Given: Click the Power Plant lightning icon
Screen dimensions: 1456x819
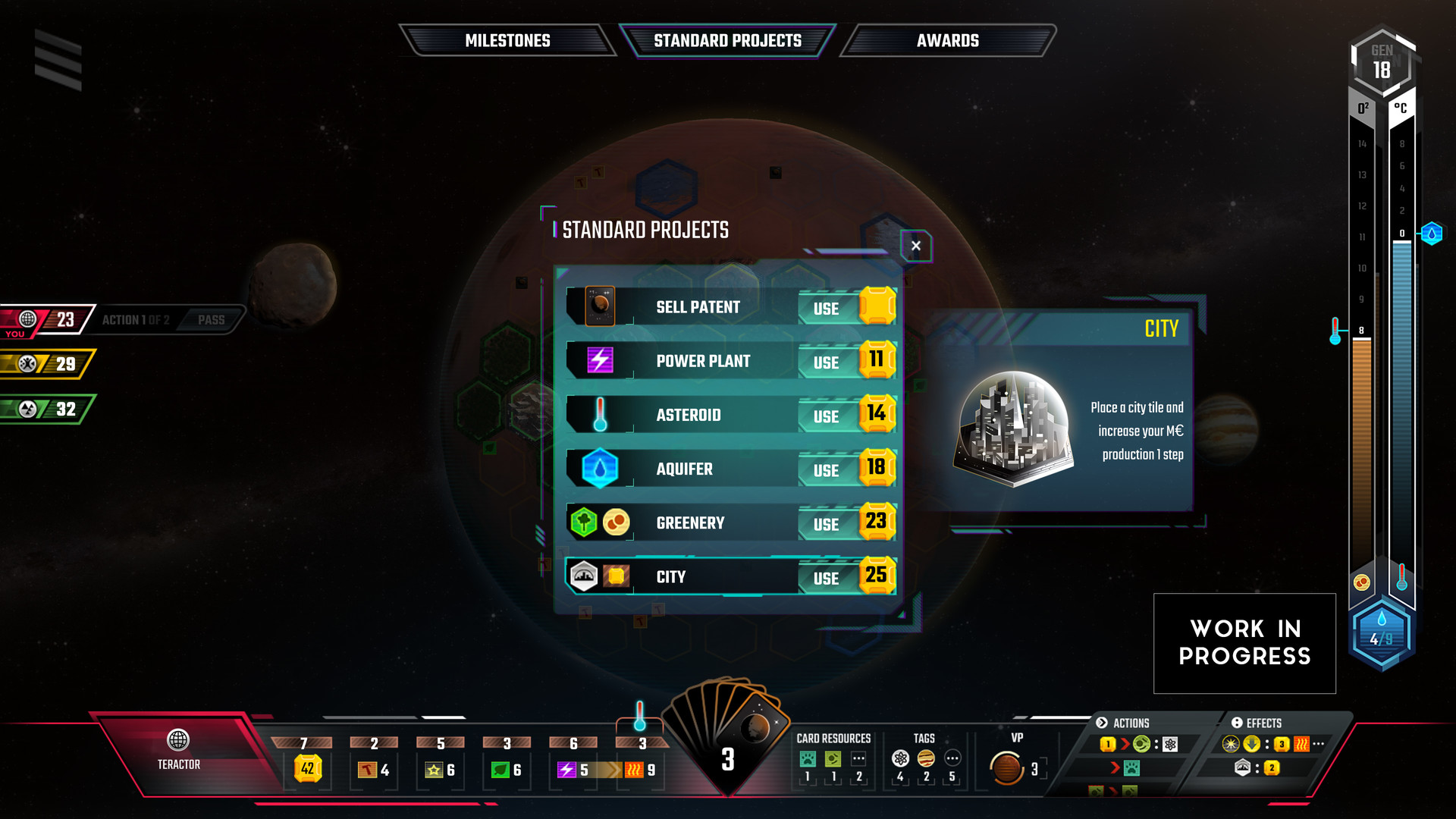Looking at the screenshot, I should [x=599, y=361].
